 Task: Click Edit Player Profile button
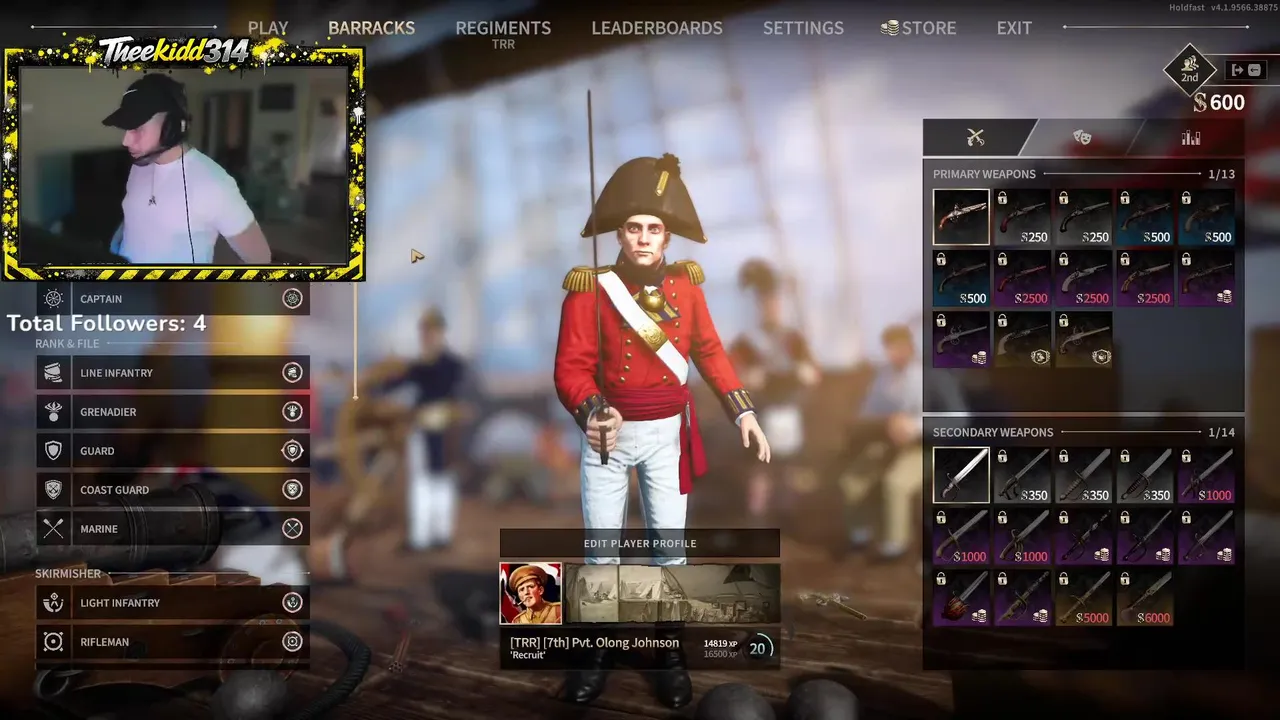[640, 543]
